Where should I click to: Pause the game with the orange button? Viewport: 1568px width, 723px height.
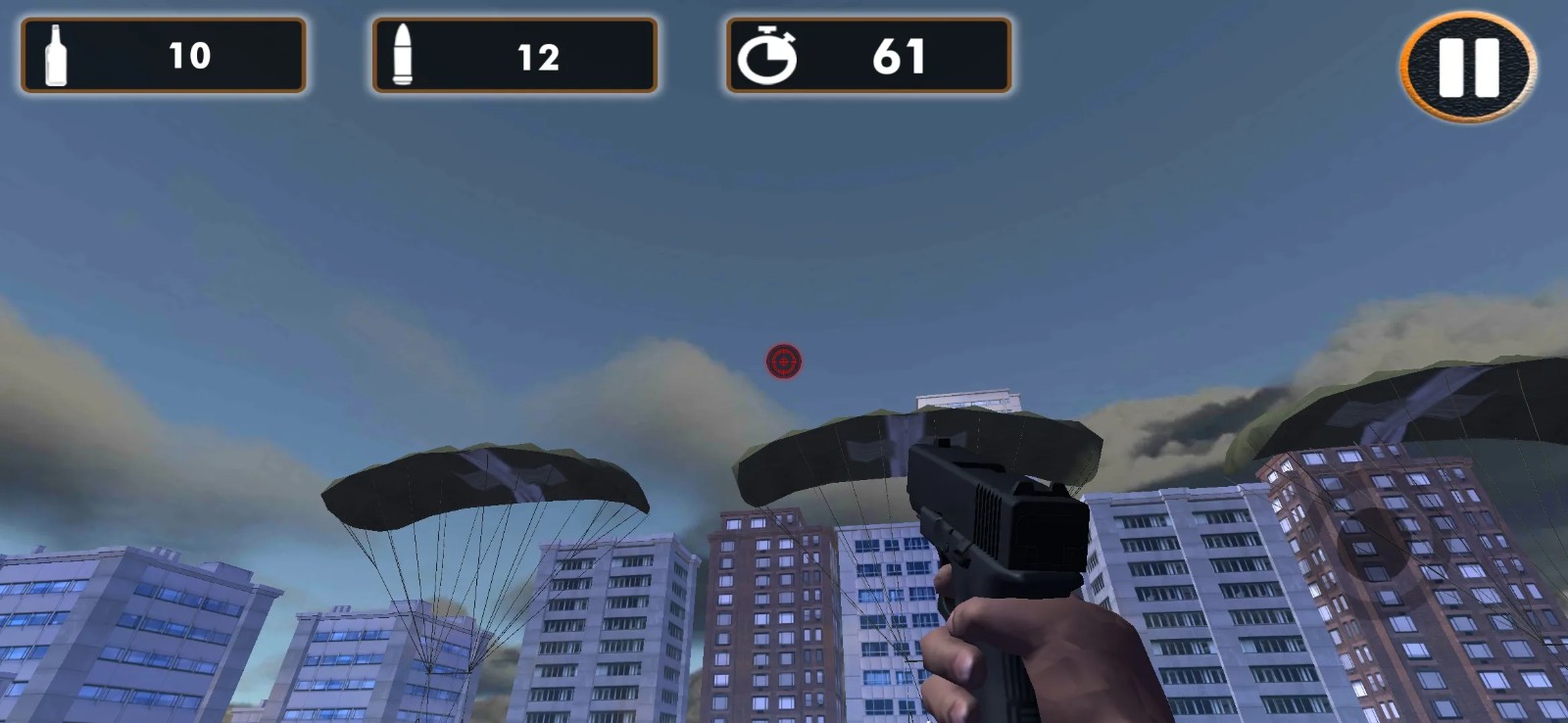(1468, 67)
